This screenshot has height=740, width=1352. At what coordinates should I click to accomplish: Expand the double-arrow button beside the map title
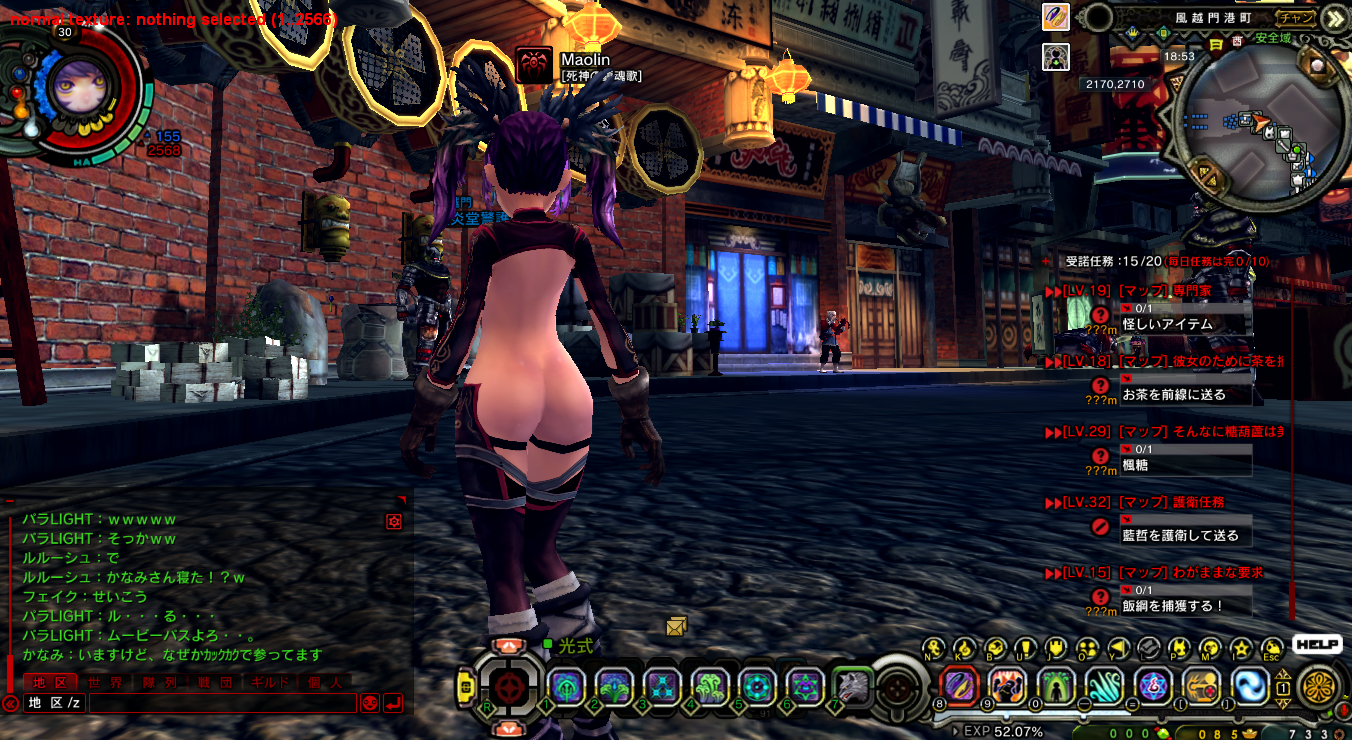click(1333, 18)
